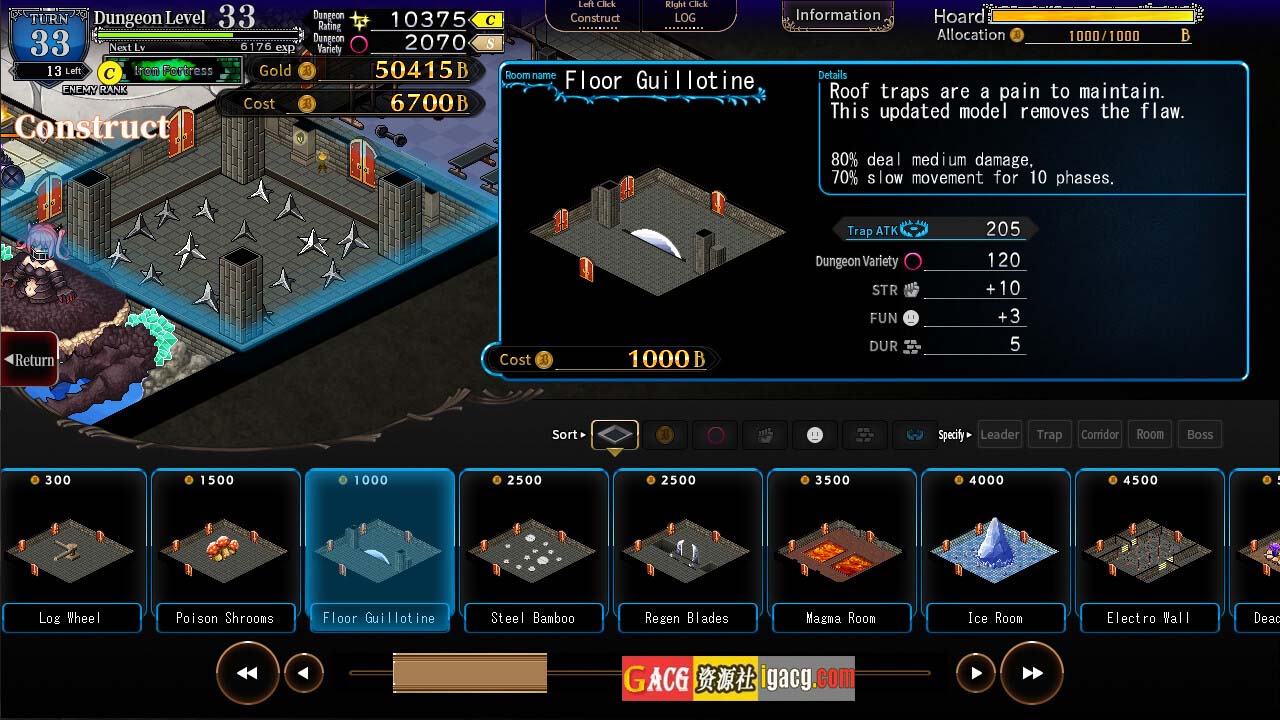The height and width of the screenshot is (720, 1280).
Task: Open the Information panel
Action: tap(837, 16)
